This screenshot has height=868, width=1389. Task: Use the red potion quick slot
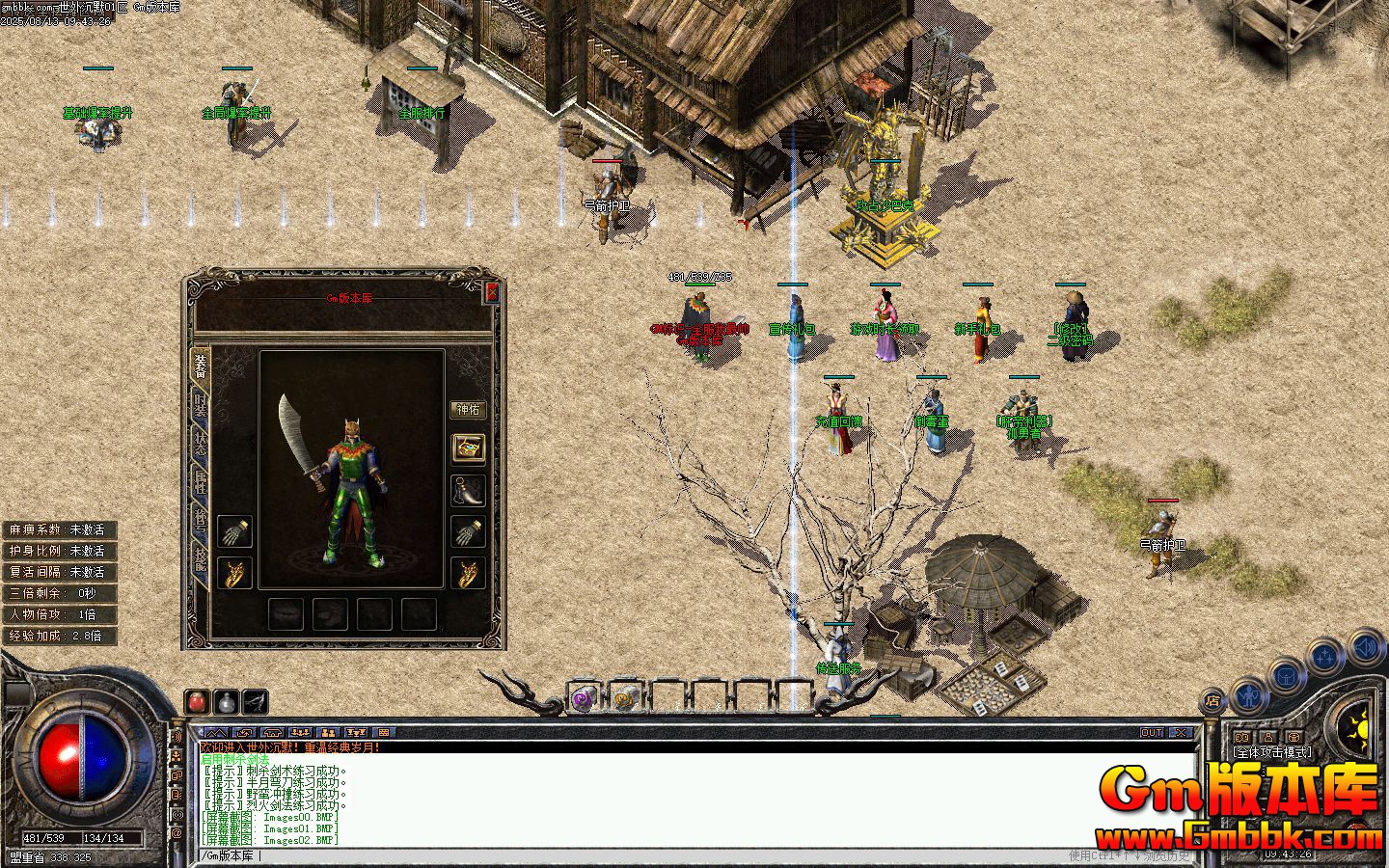point(198,701)
